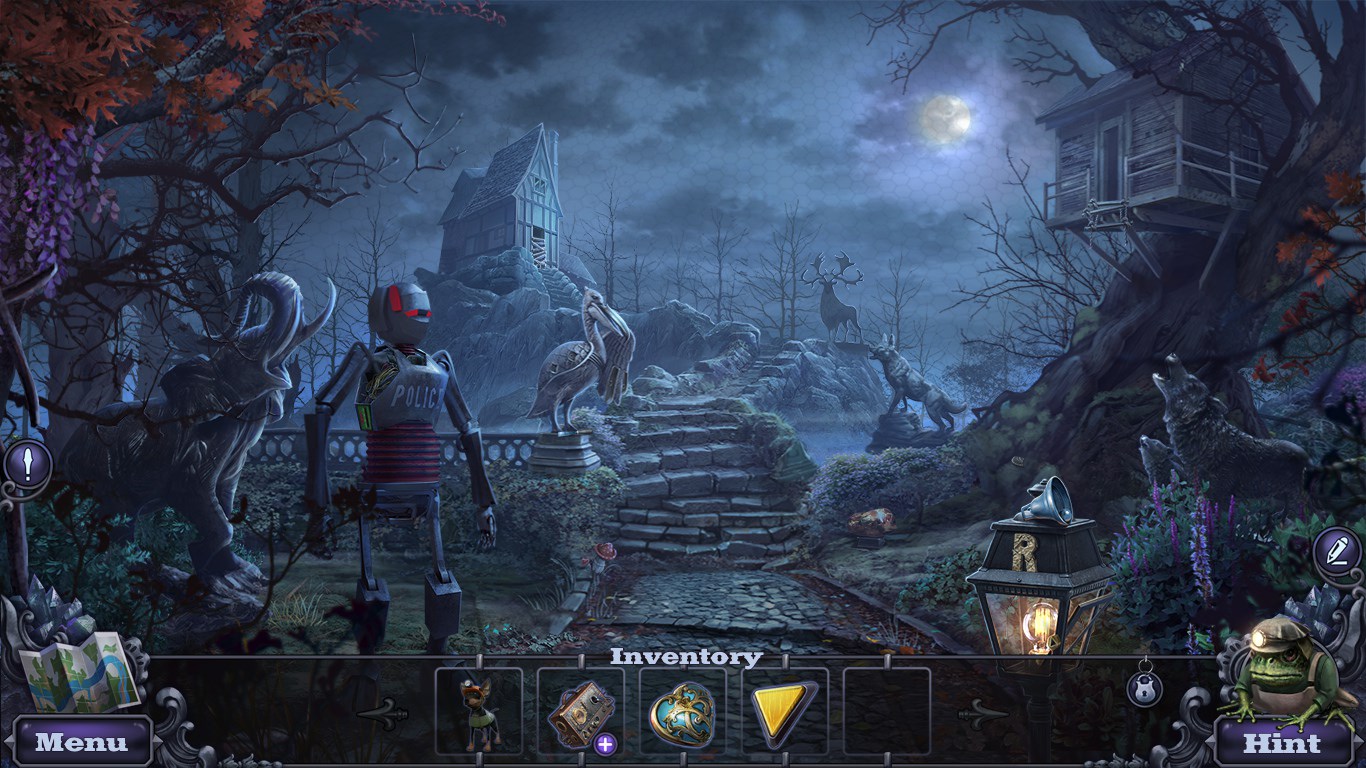Open the exclamation mark task icon

28,463
